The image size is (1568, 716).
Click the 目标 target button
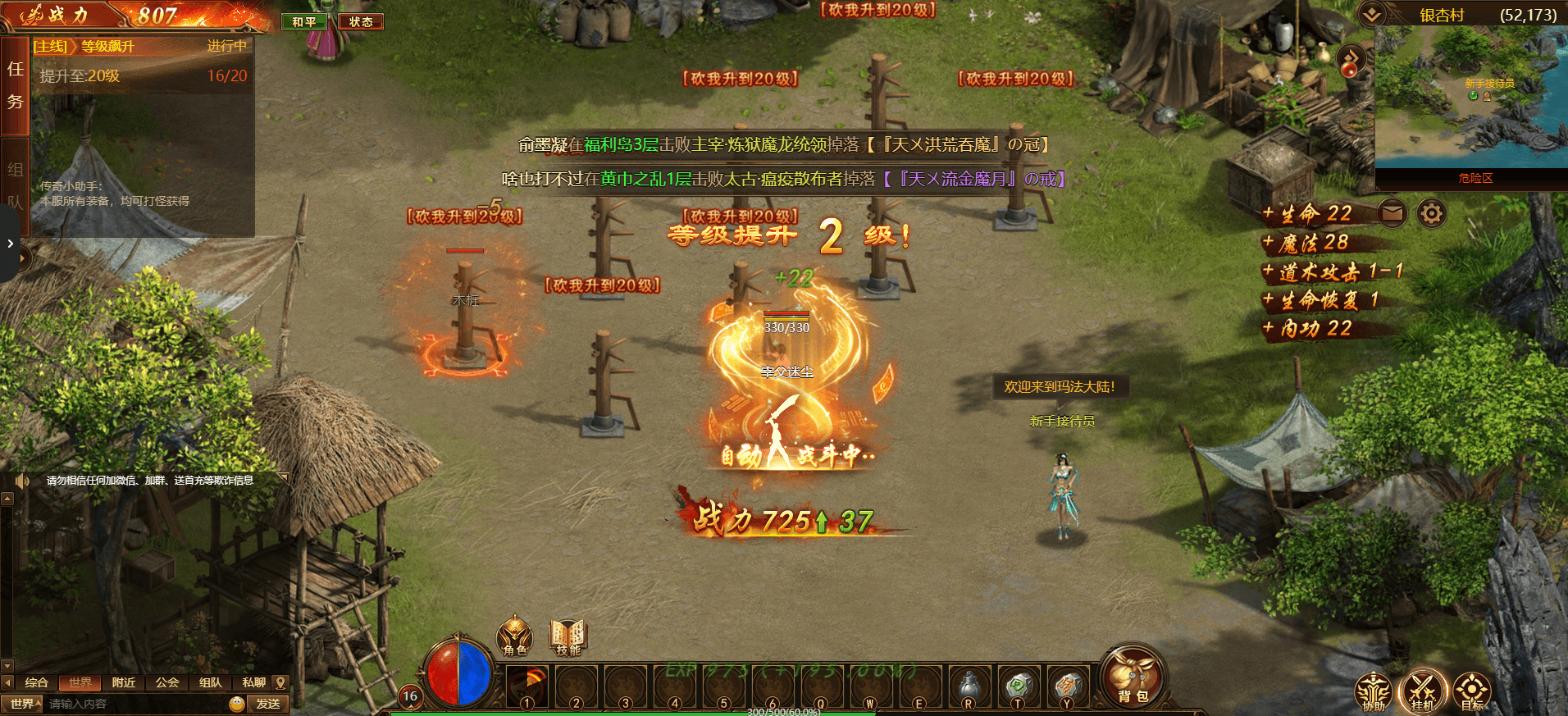point(1472,691)
